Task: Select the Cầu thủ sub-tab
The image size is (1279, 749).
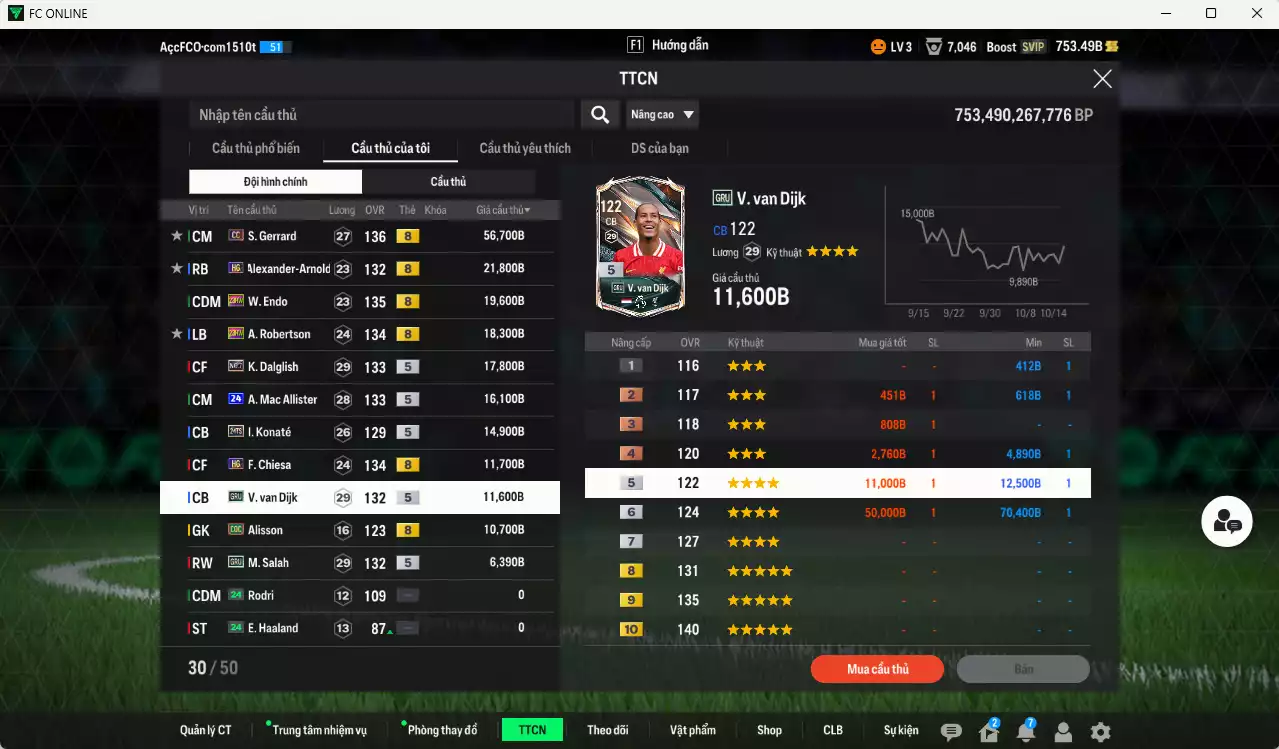Action: (x=448, y=182)
